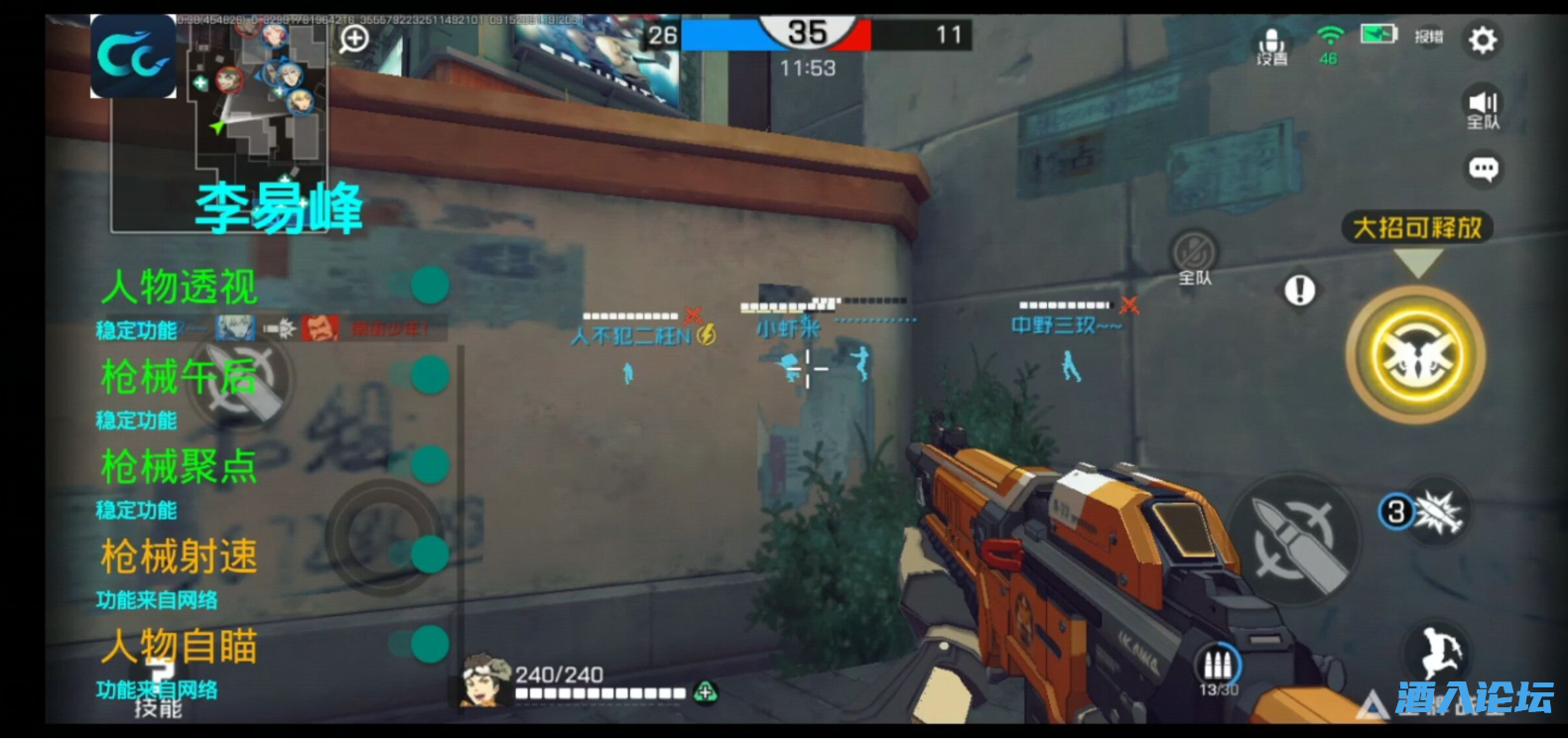Select the CC logo in the top-left corner

coord(132,60)
